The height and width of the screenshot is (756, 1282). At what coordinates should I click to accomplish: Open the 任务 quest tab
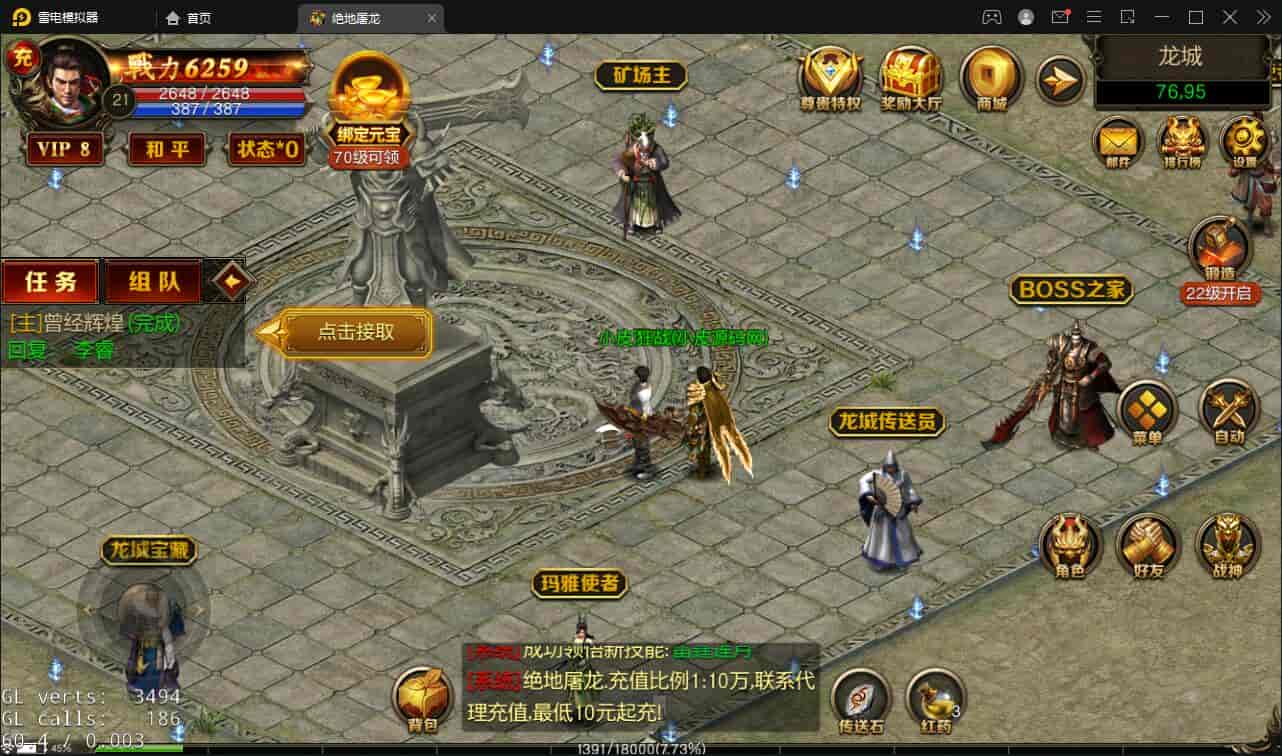(50, 282)
